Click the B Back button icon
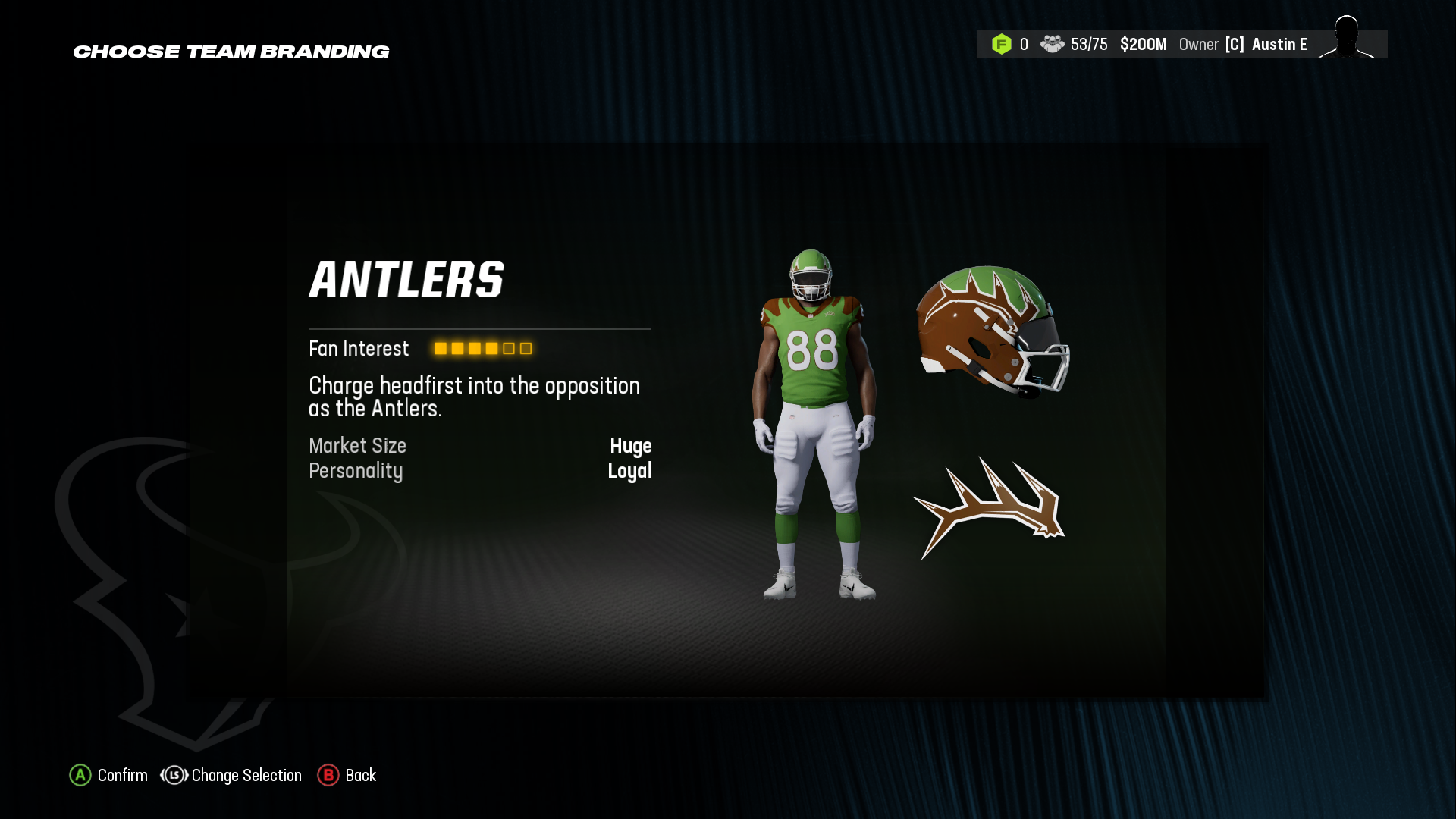 (x=328, y=776)
